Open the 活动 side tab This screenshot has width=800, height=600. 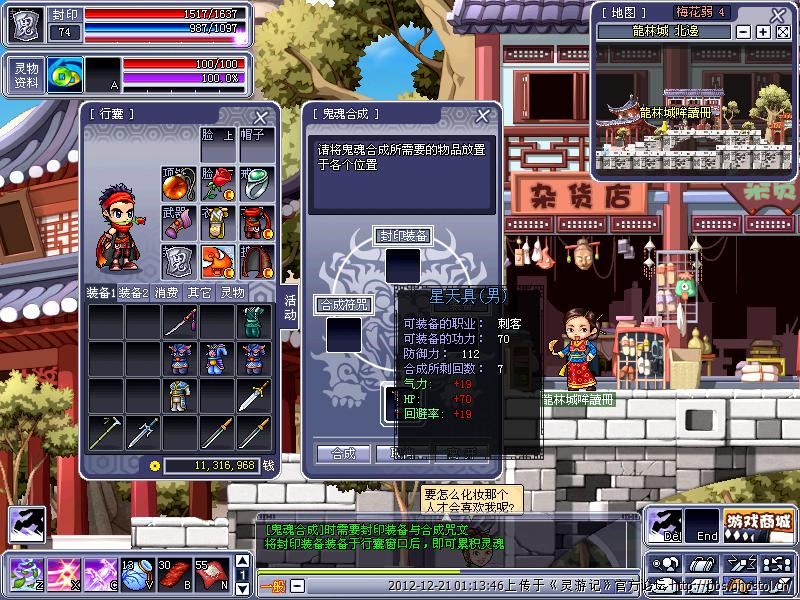[x=290, y=307]
